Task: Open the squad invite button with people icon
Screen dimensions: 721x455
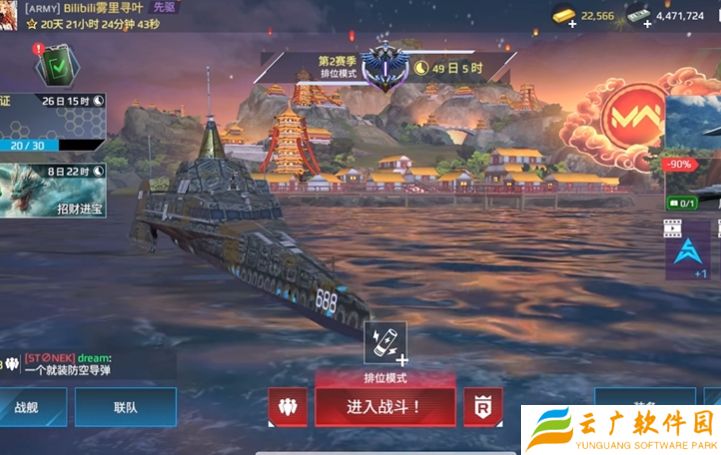Action: (x=288, y=407)
